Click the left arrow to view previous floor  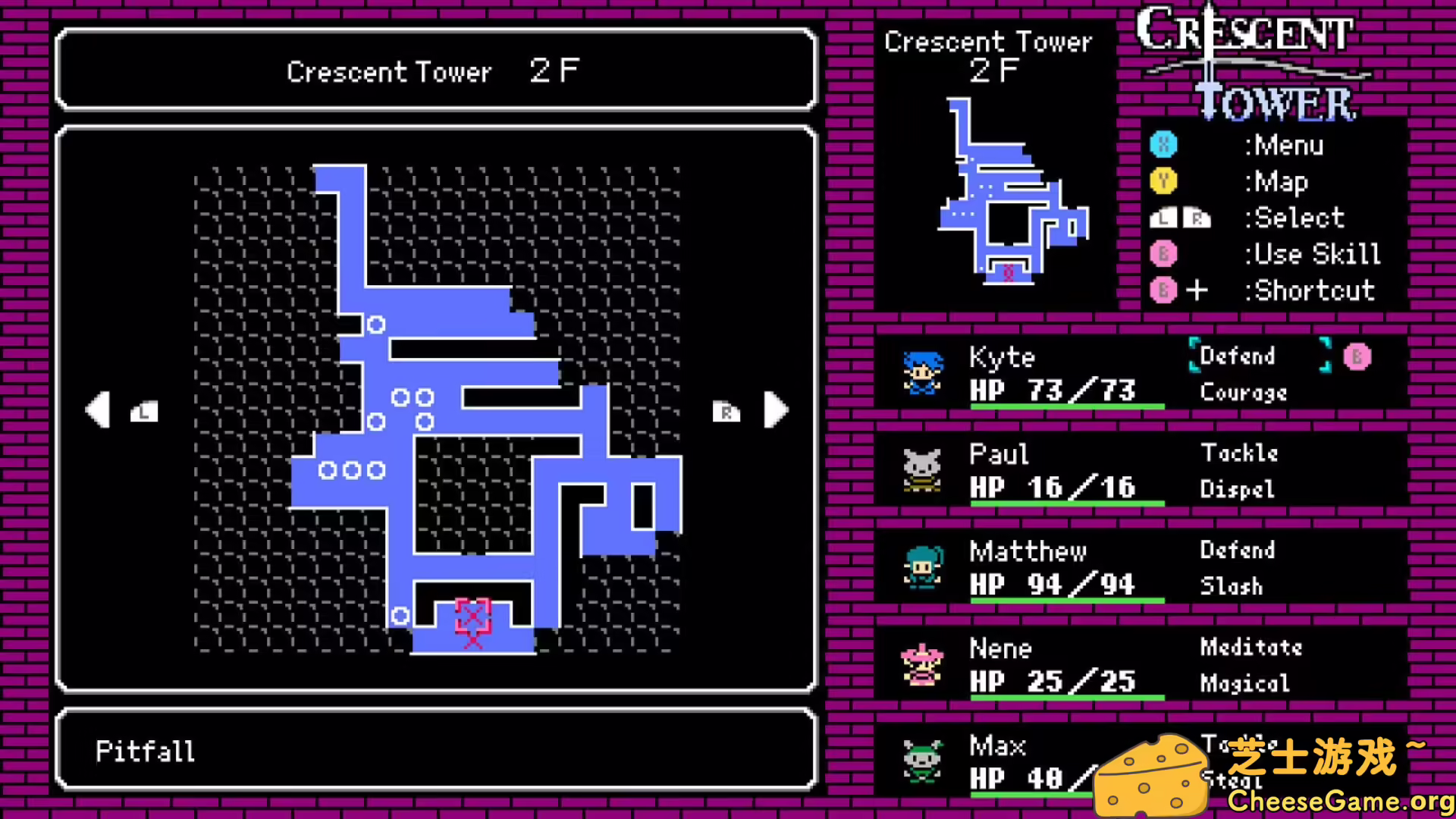(99, 409)
